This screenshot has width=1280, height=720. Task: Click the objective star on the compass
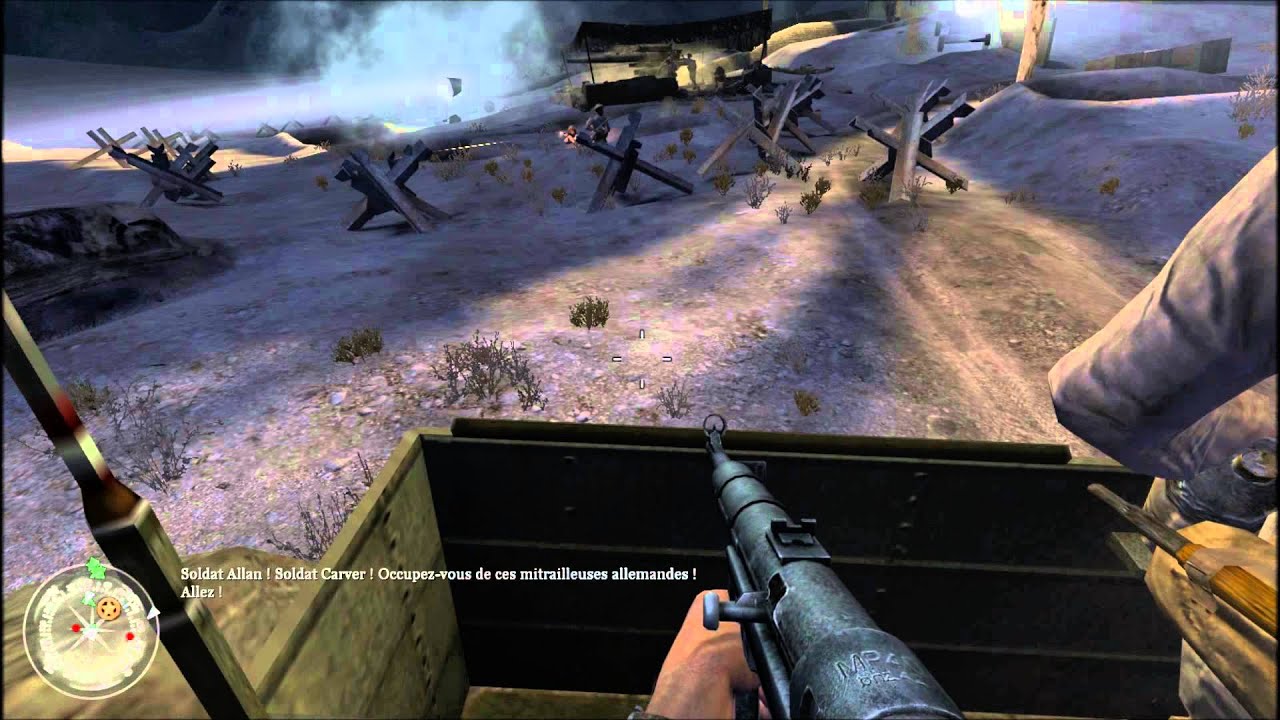(108, 608)
